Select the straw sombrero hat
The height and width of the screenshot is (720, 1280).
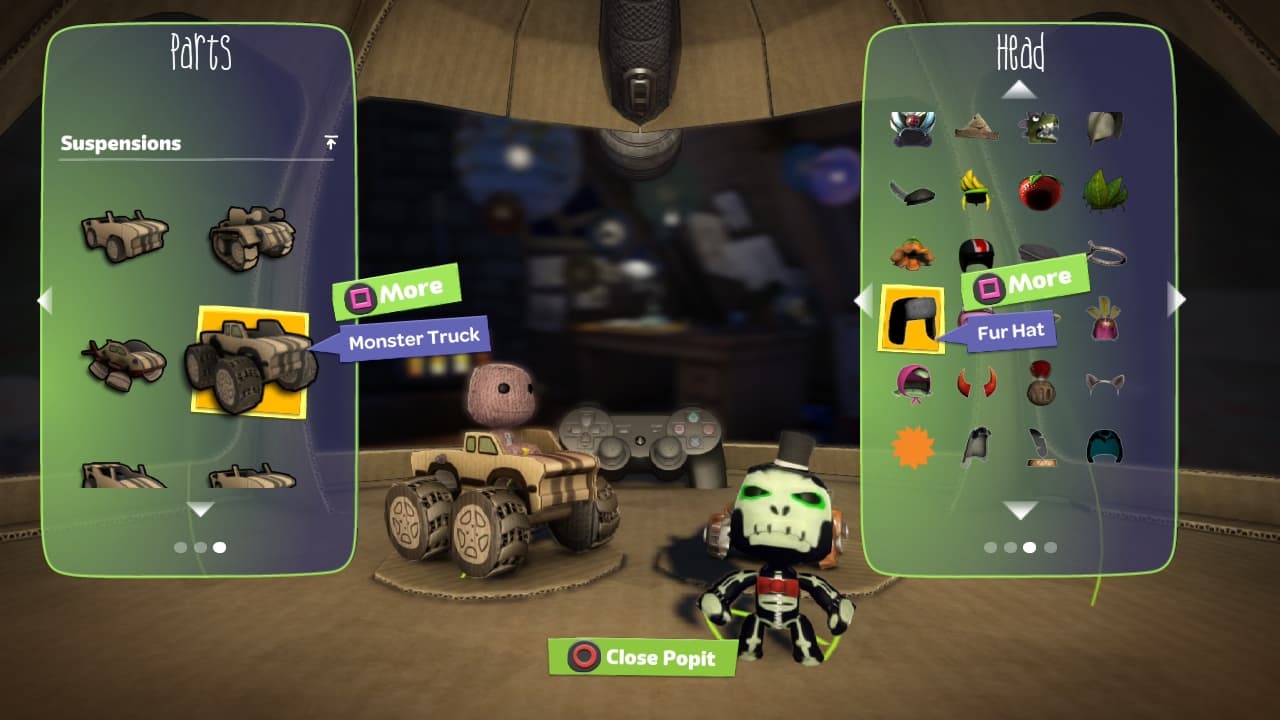tap(976, 127)
